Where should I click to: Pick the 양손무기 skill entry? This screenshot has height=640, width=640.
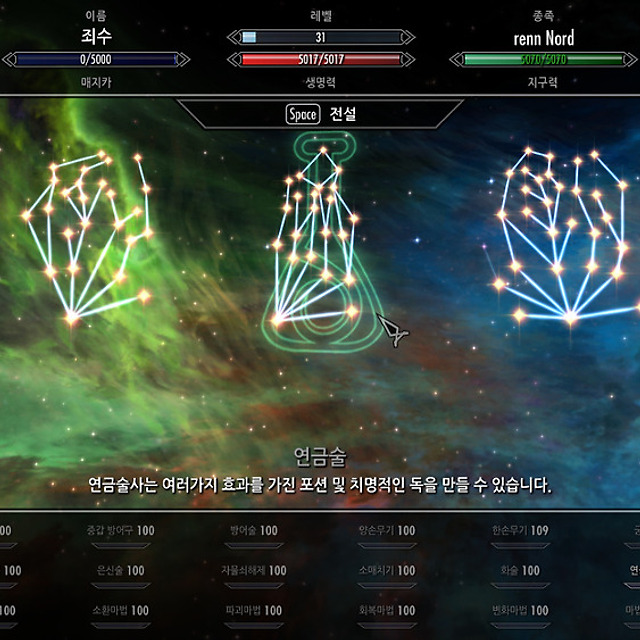[x=387, y=530]
